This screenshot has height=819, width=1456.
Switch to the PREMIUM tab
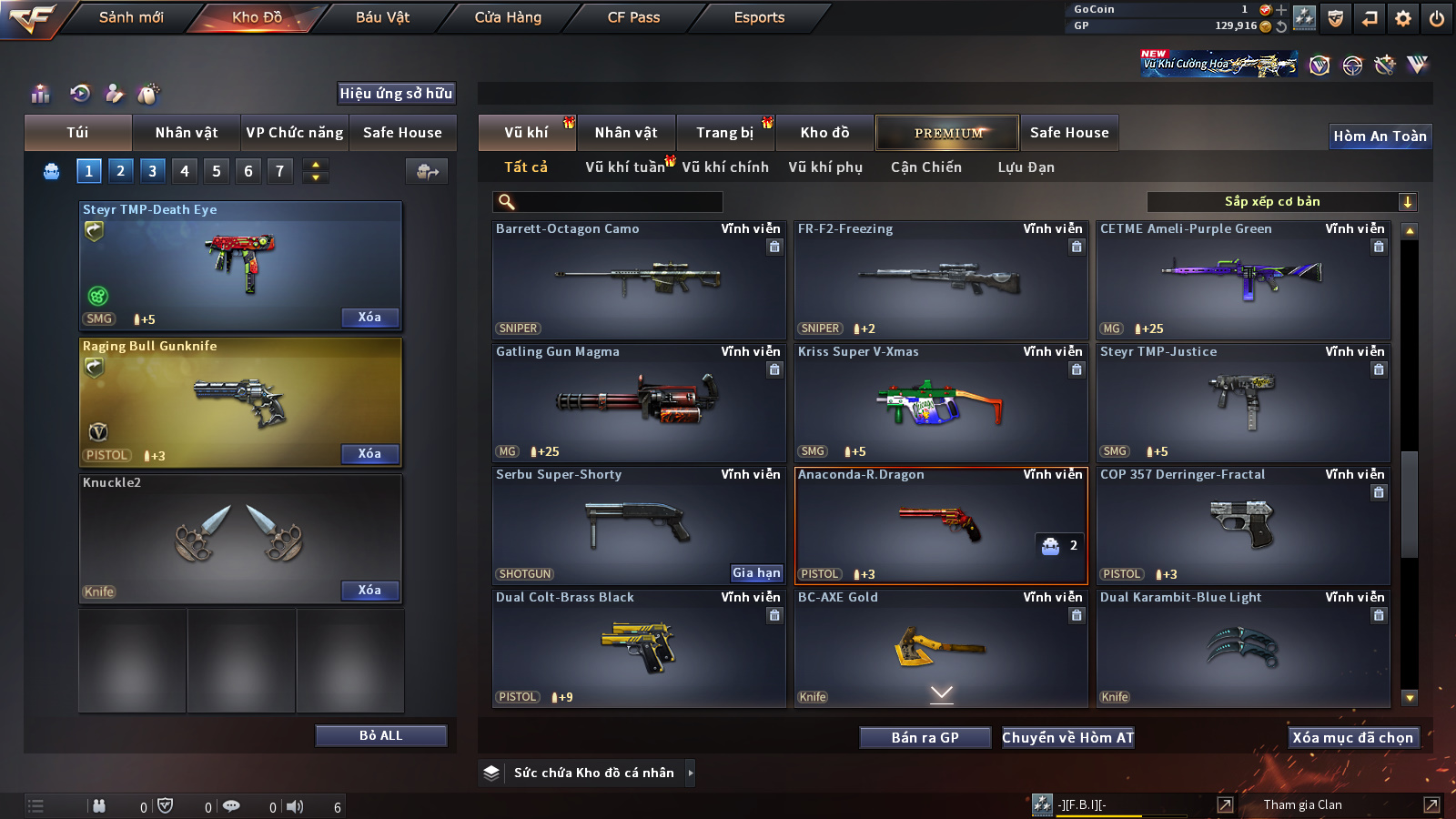click(947, 133)
